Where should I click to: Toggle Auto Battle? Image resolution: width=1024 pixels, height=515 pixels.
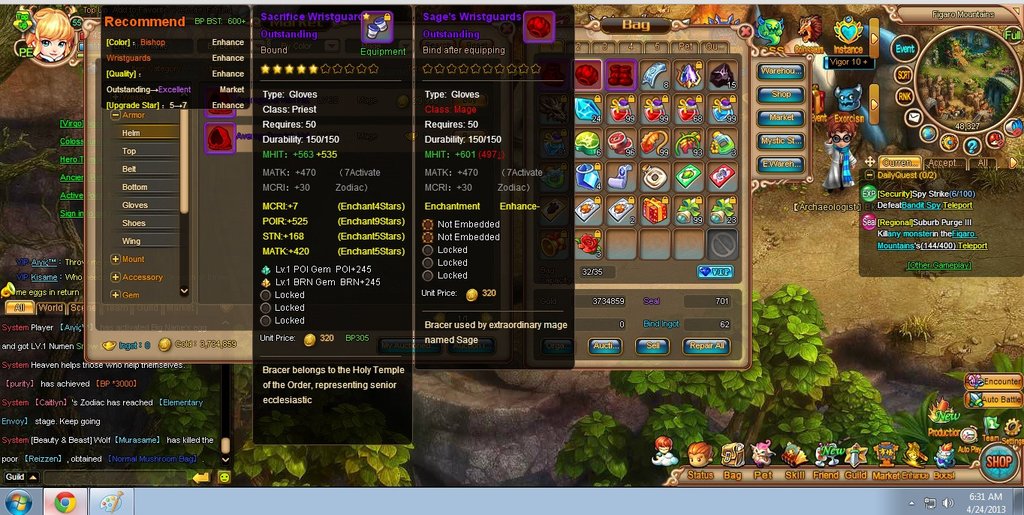click(994, 400)
